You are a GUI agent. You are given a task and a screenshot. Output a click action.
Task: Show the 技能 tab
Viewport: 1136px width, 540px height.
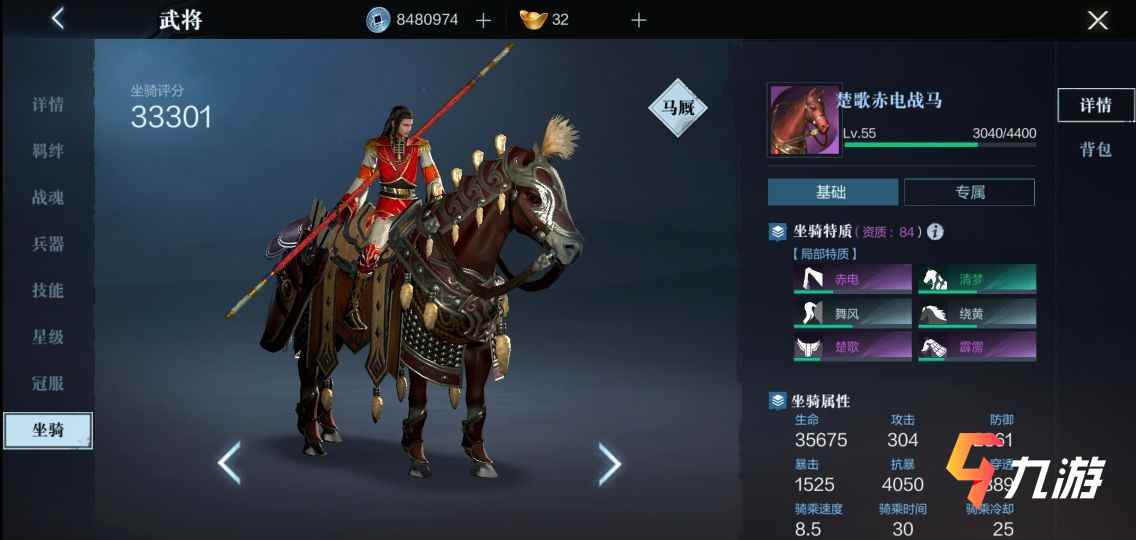(x=48, y=291)
